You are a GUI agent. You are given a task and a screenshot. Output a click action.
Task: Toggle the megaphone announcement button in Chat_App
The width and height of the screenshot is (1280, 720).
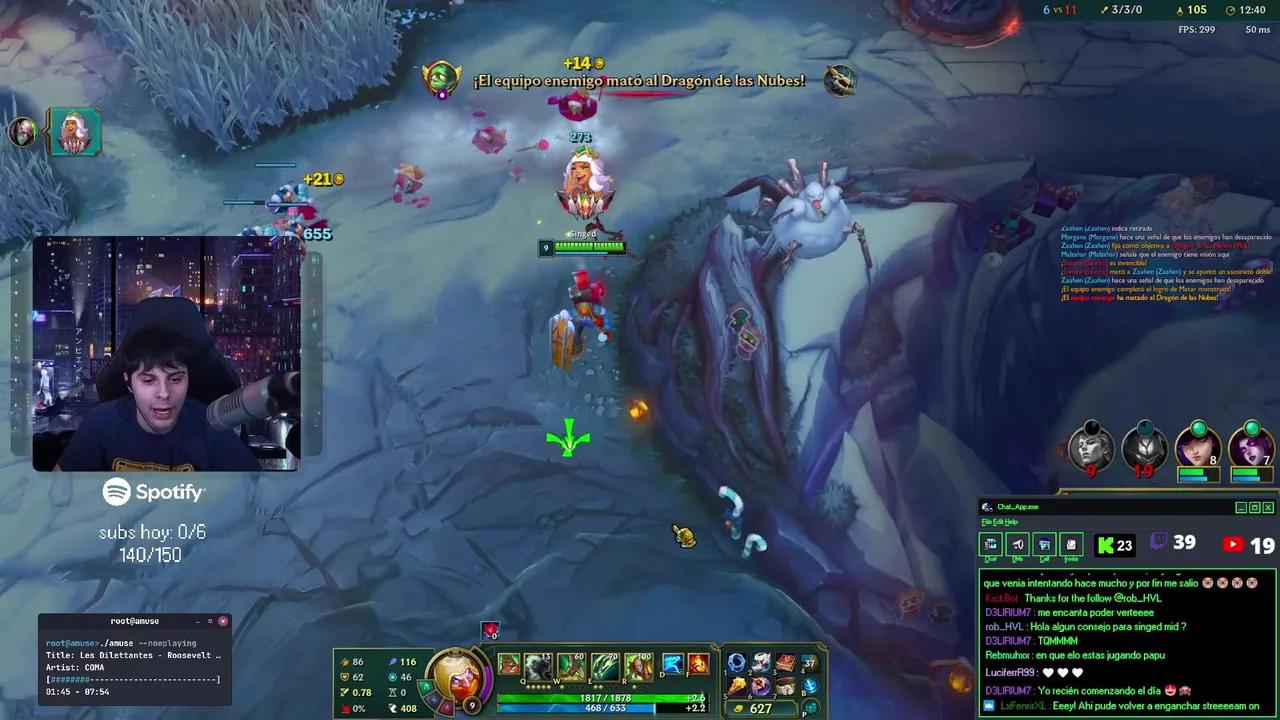[1018, 544]
